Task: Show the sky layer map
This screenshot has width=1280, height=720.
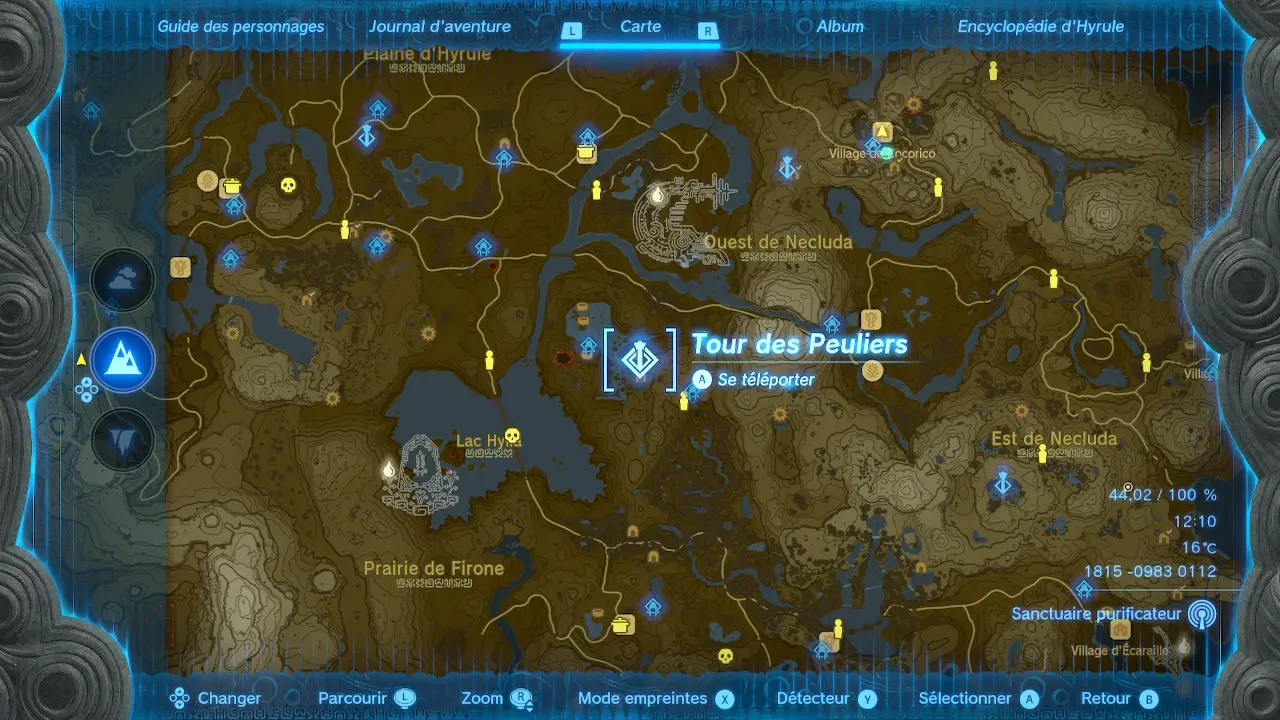Action: click(123, 281)
